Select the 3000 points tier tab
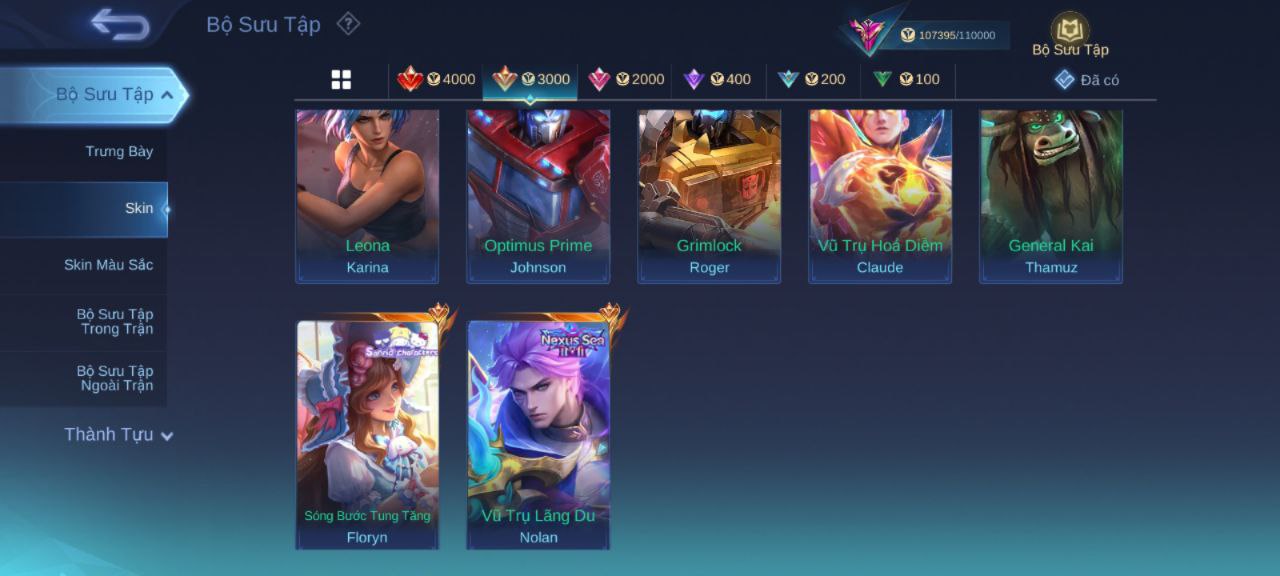Screen dimensions: 1280x576 (x=530, y=80)
